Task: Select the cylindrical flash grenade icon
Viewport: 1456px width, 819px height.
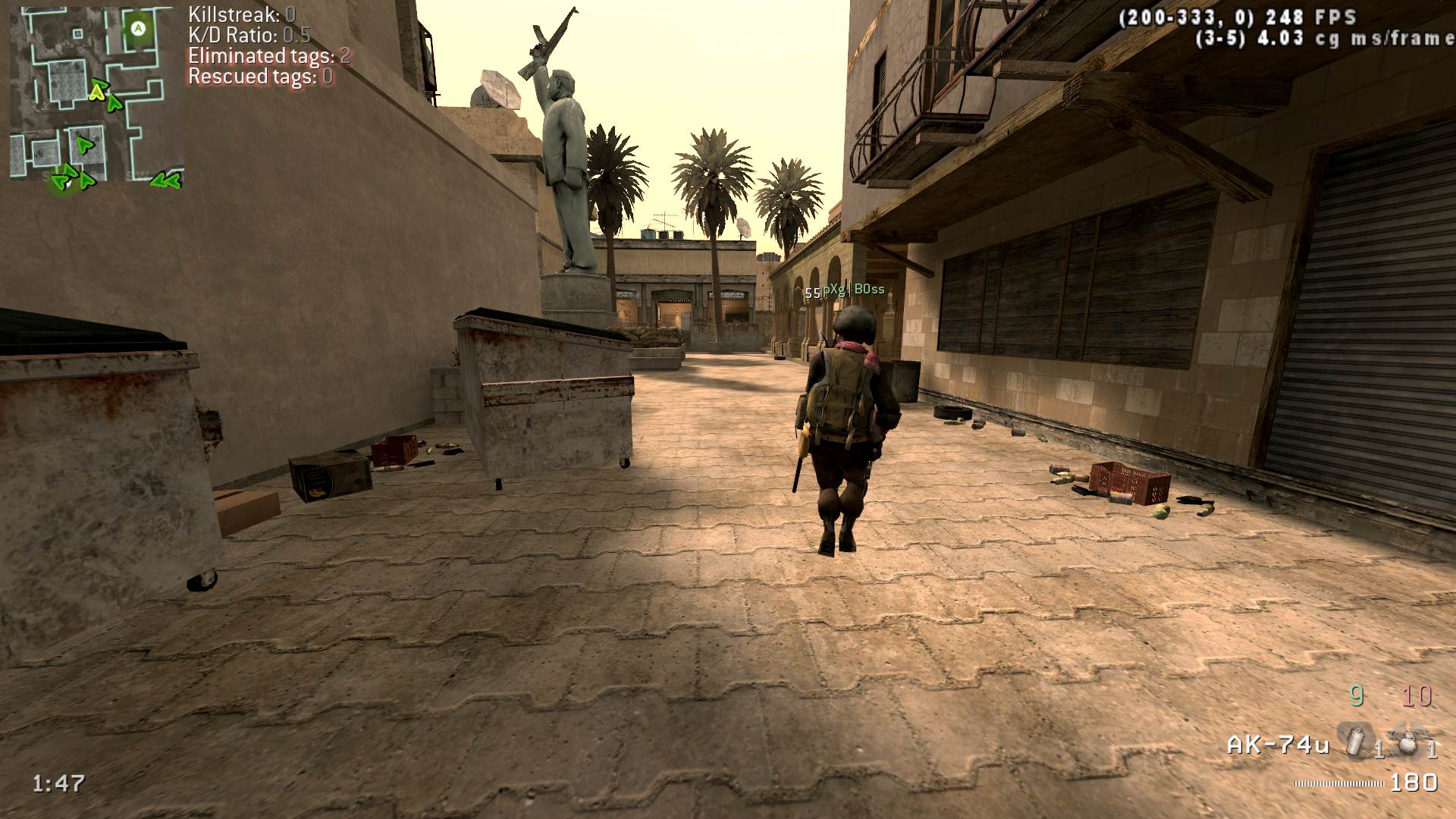Action: [x=1354, y=741]
